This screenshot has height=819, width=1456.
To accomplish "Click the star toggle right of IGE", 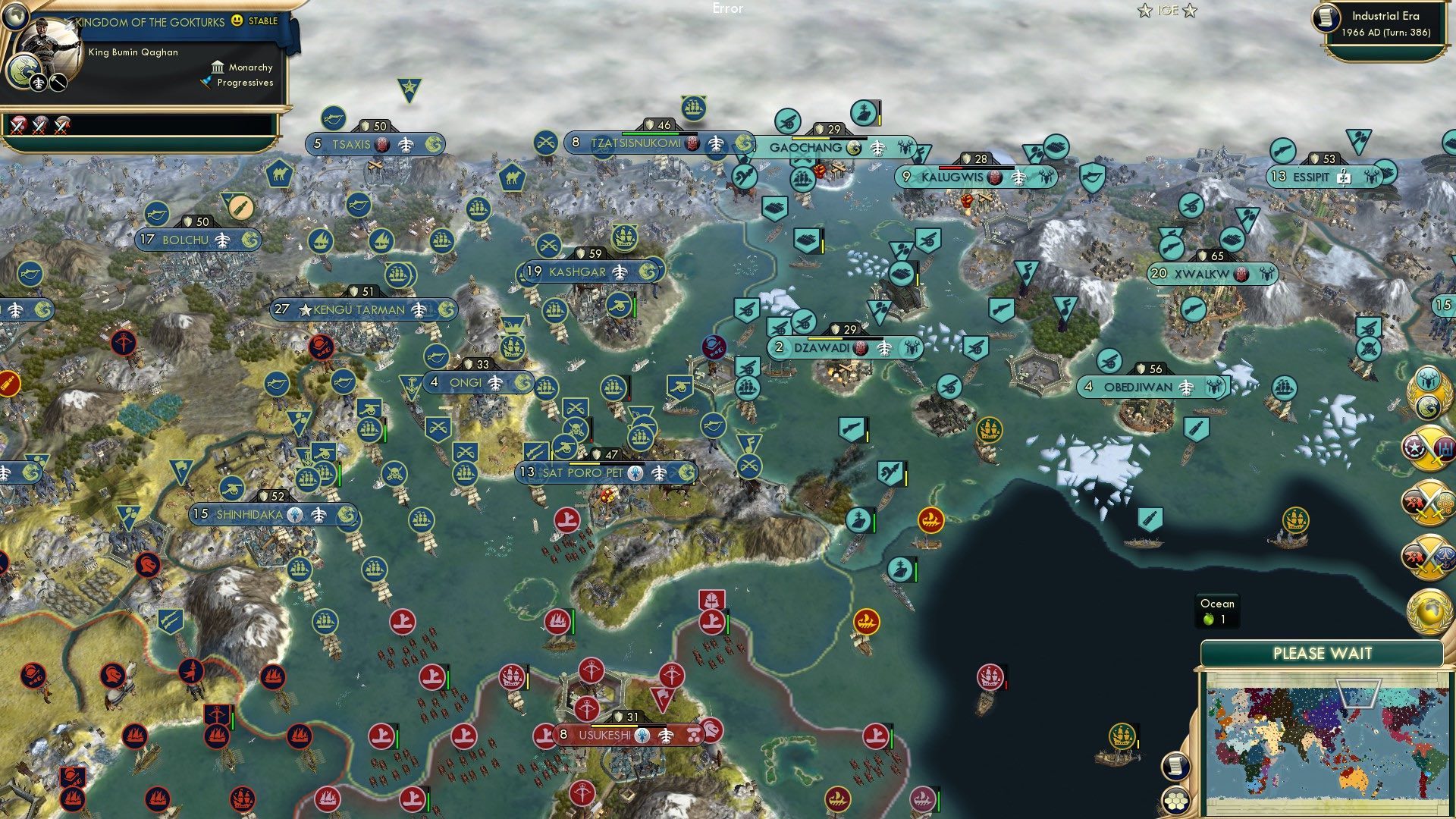I will tap(1189, 11).
